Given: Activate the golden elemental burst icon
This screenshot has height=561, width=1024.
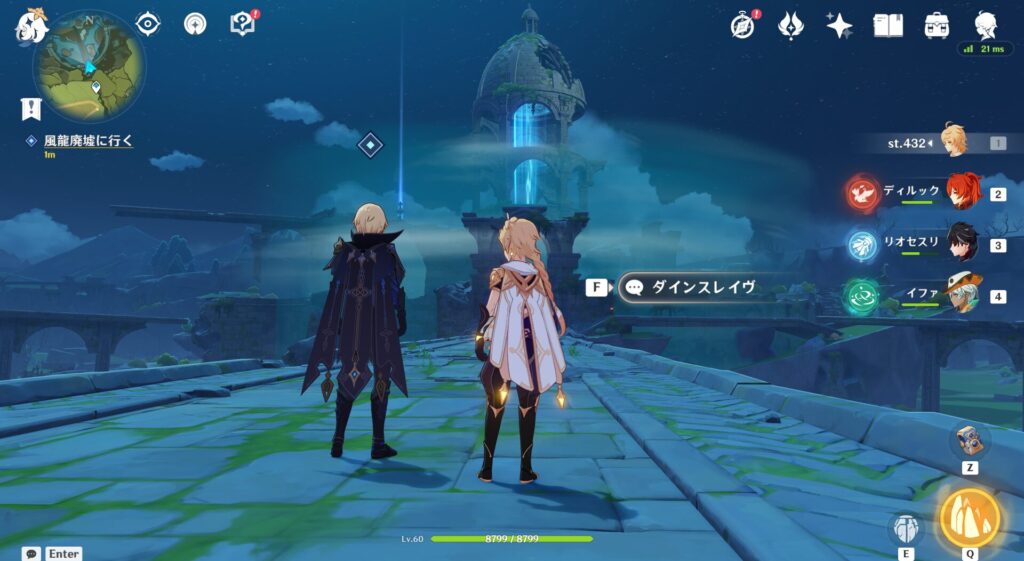Looking at the screenshot, I should 969,517.
